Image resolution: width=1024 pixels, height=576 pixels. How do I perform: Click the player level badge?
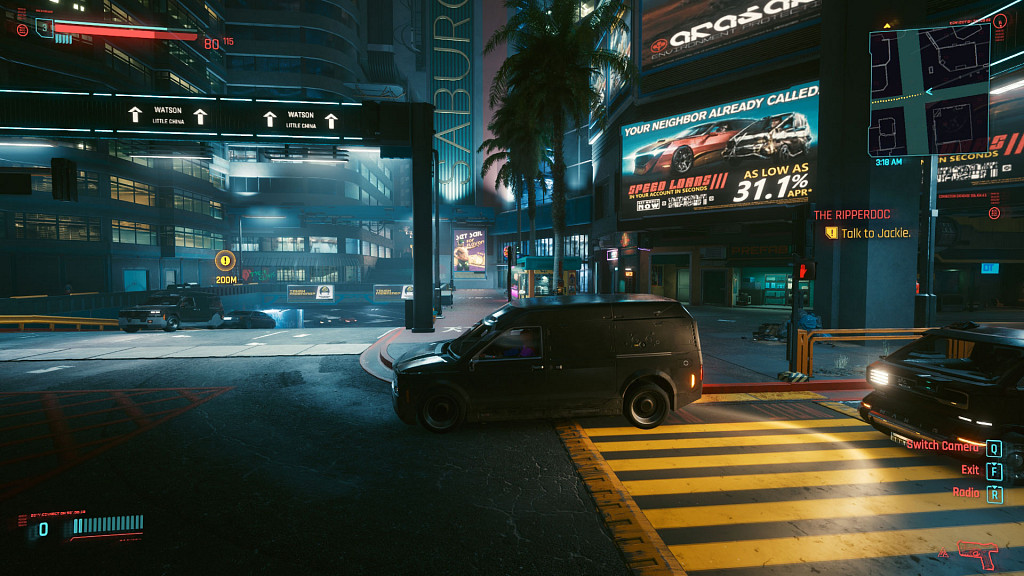point(44,27)
